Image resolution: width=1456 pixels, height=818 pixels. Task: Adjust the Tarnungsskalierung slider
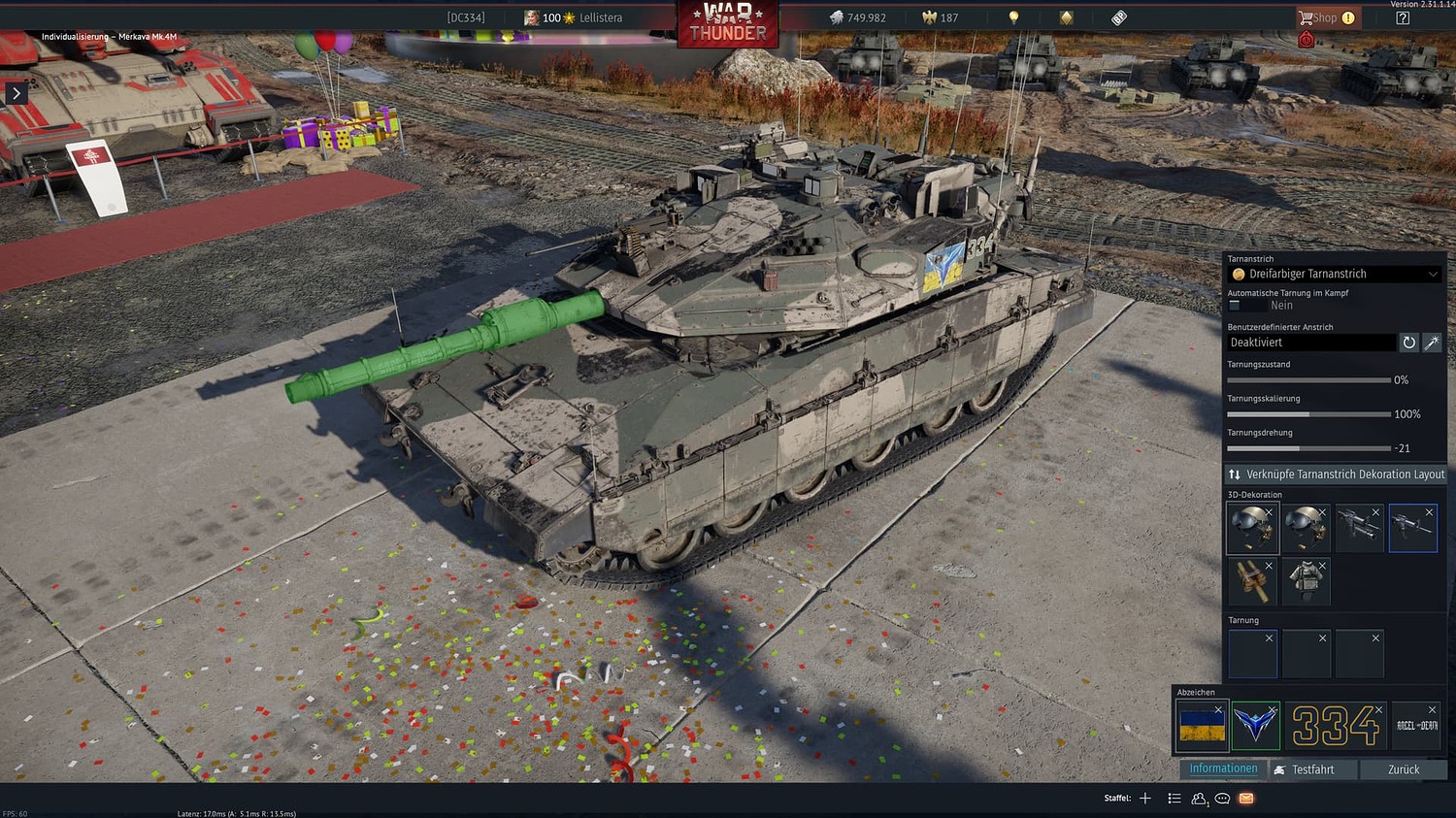tap(1310, 413)
